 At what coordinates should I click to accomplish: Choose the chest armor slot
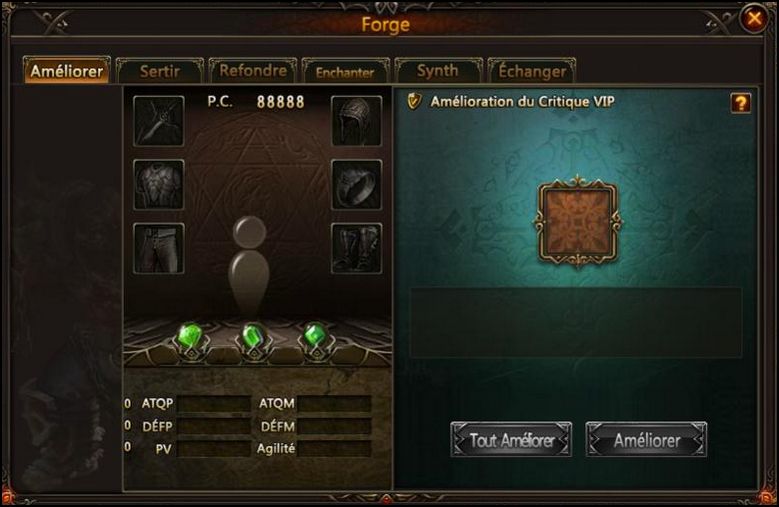[159, 184]
